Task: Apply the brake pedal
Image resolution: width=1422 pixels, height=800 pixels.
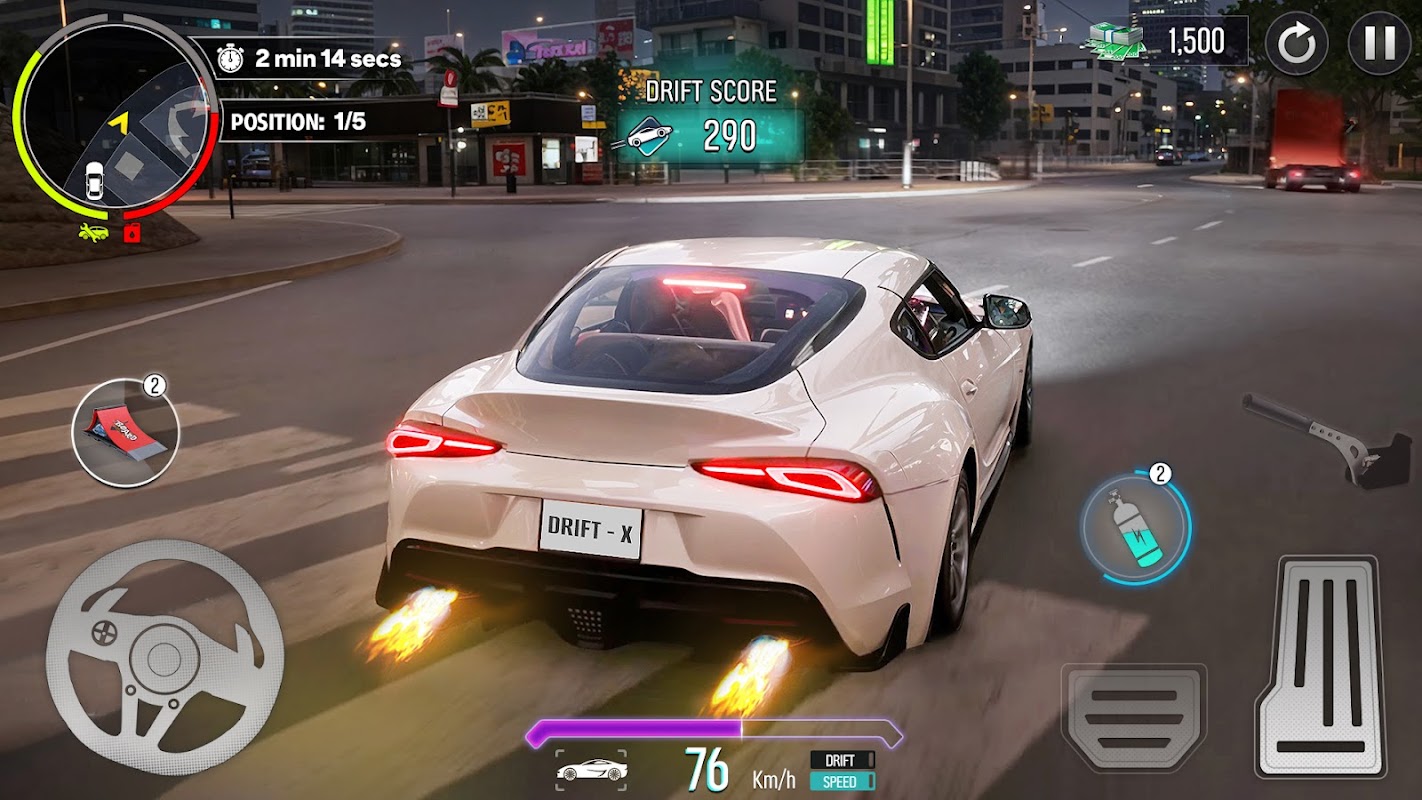Action: point(1133,716)
